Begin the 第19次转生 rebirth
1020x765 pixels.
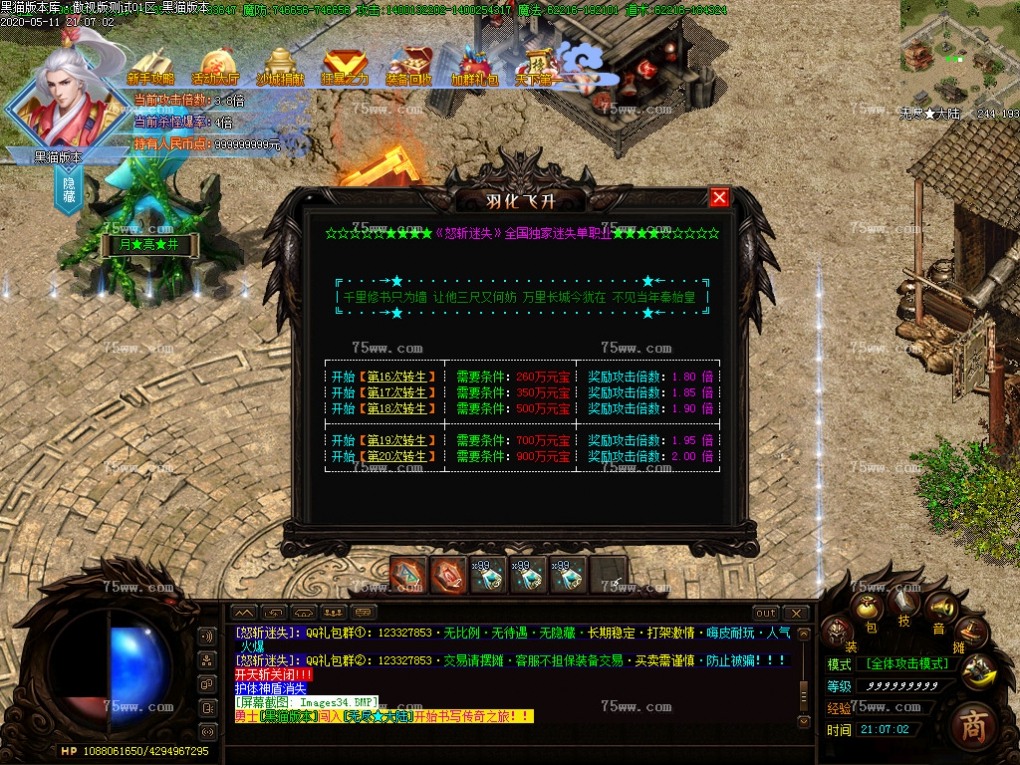397,440
